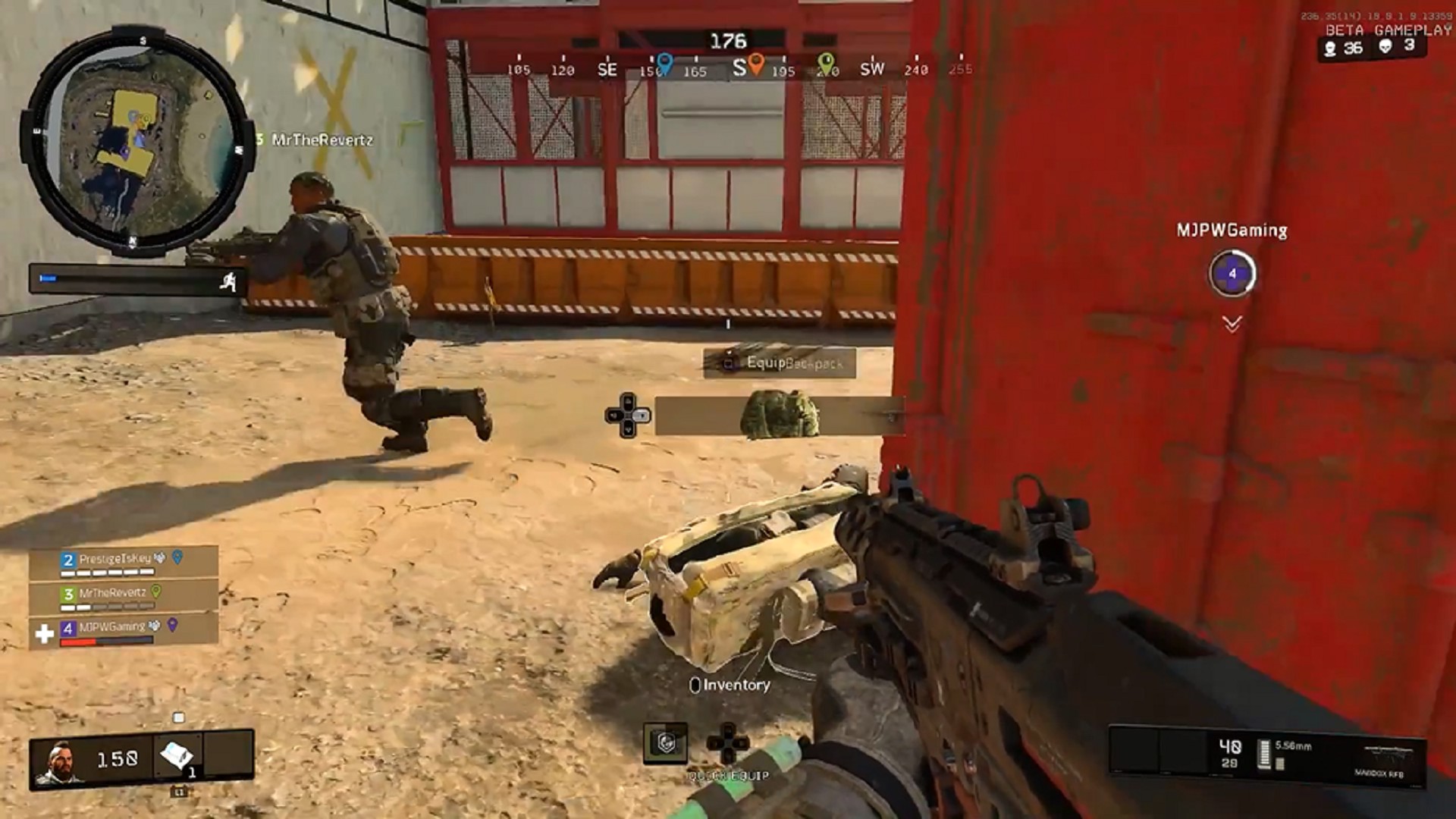Image resolution: width=1456 pixels, height=819 pixels.
Task: Click MJPWGaming's purple teammate marker
Action: coord(1232,274)
